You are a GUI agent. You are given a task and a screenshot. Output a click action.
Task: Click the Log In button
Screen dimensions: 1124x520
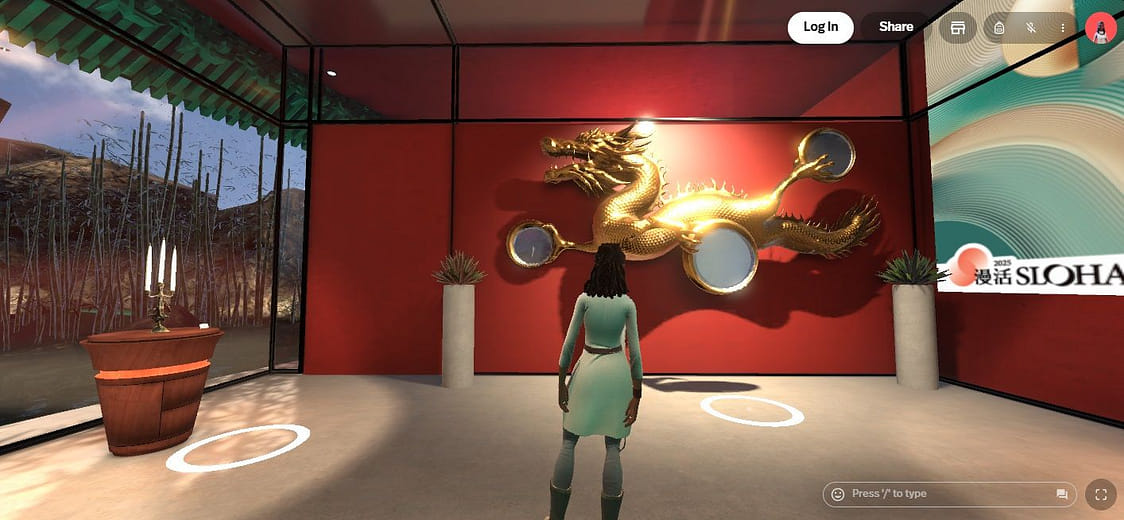[820, 27]
